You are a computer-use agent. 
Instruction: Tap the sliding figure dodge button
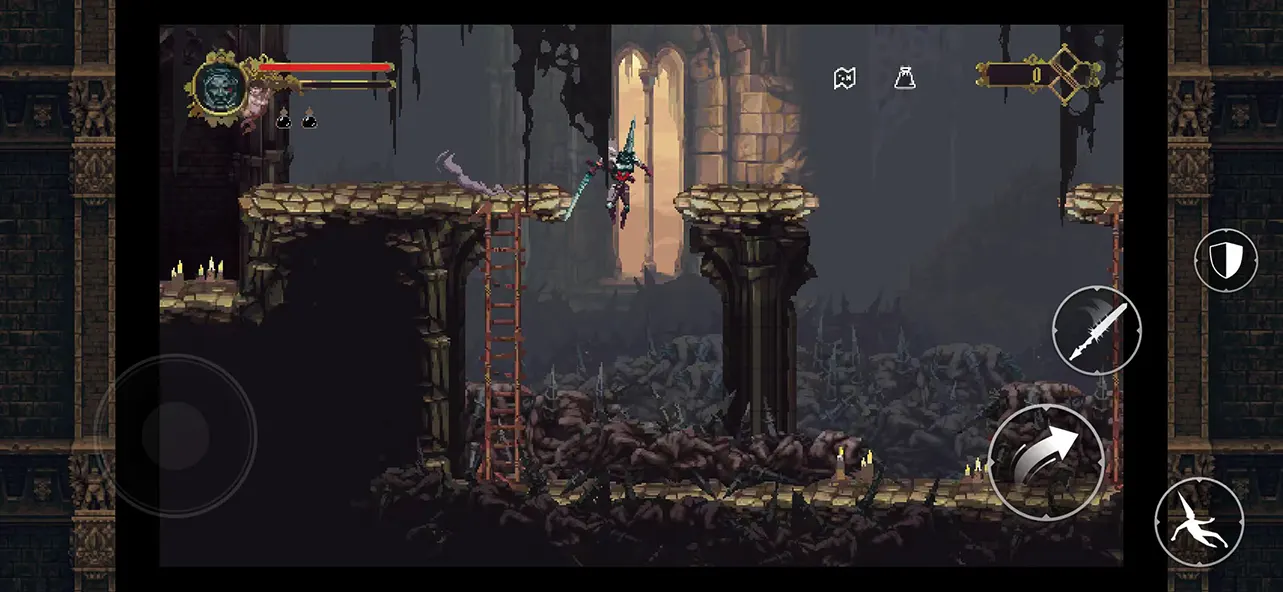(x=1199, y=521)
